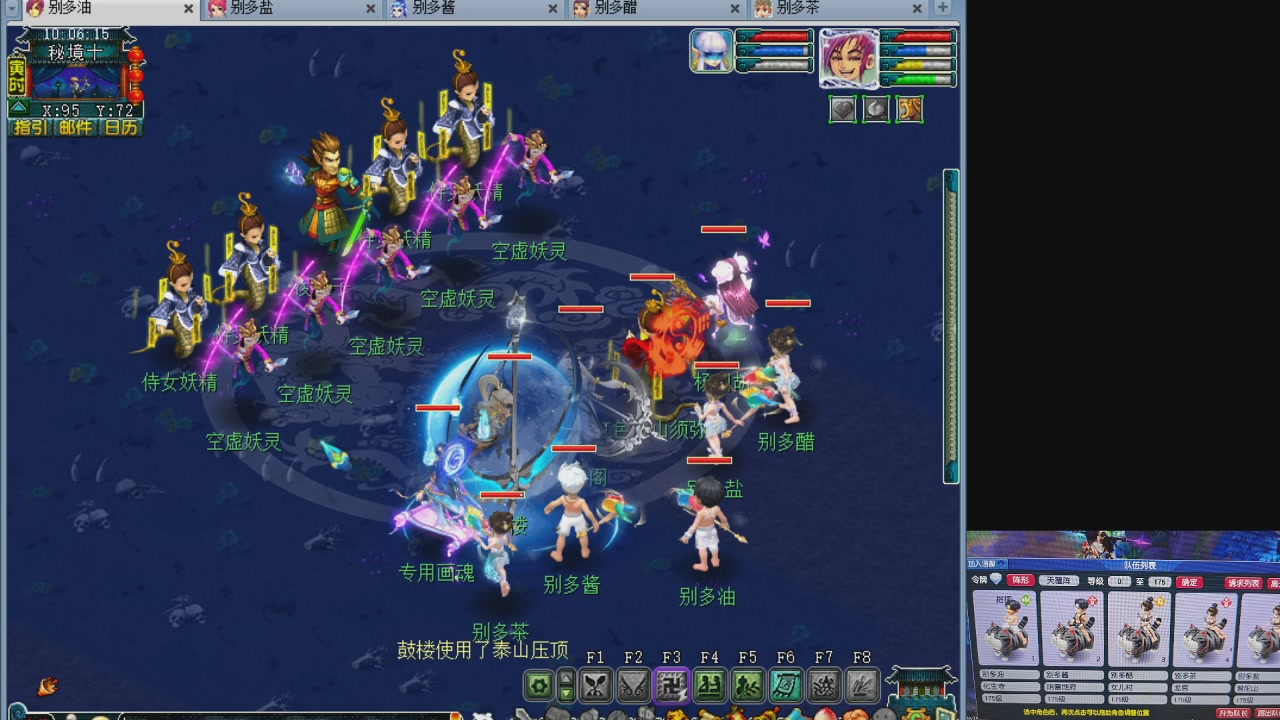Image resolution: width=1280 pixels, height=720 pixels.
Task: Open the 天蠍阵 formation selector
Action: click(x=1059, y=580)
